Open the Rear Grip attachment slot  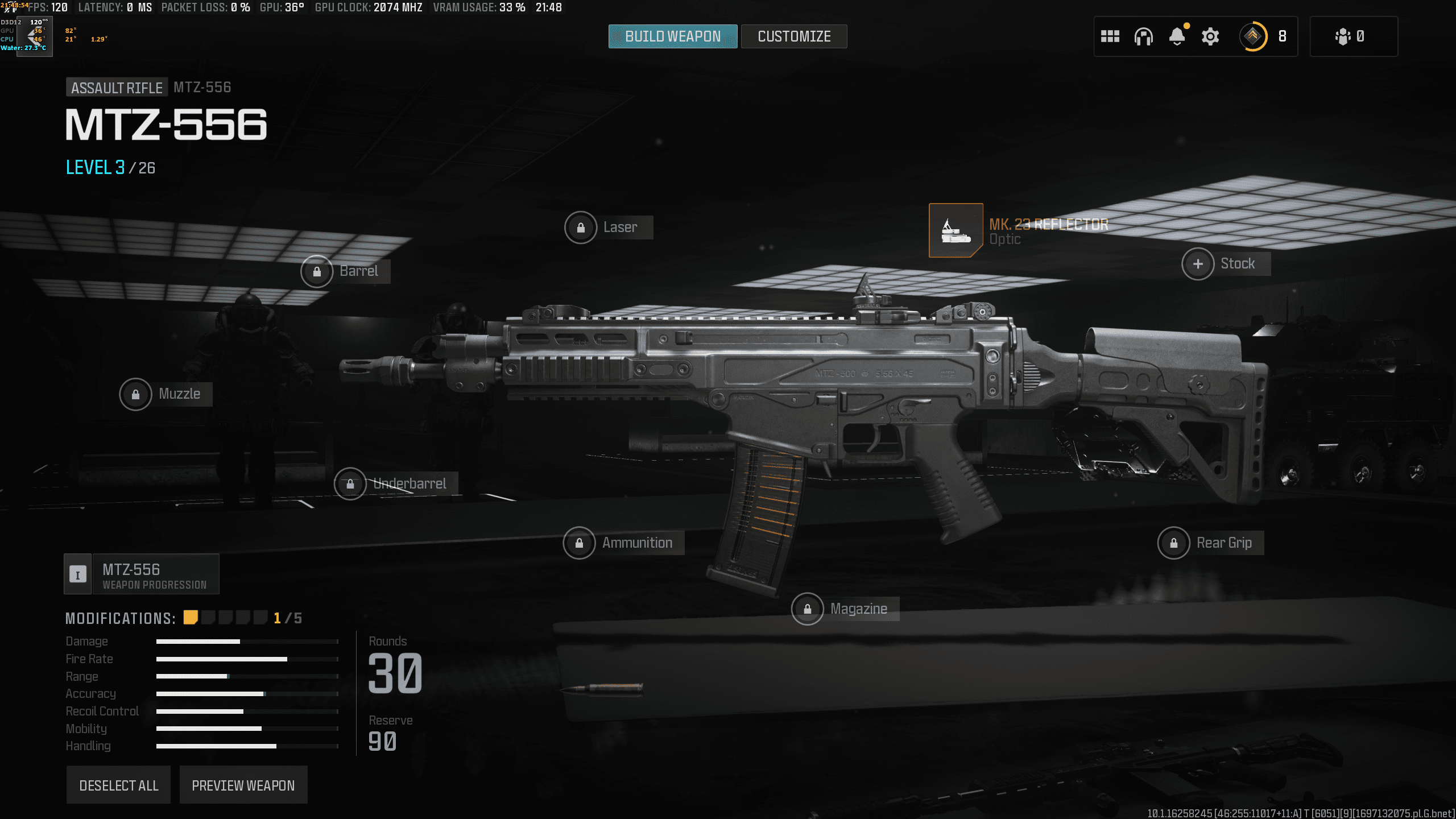1173,543
